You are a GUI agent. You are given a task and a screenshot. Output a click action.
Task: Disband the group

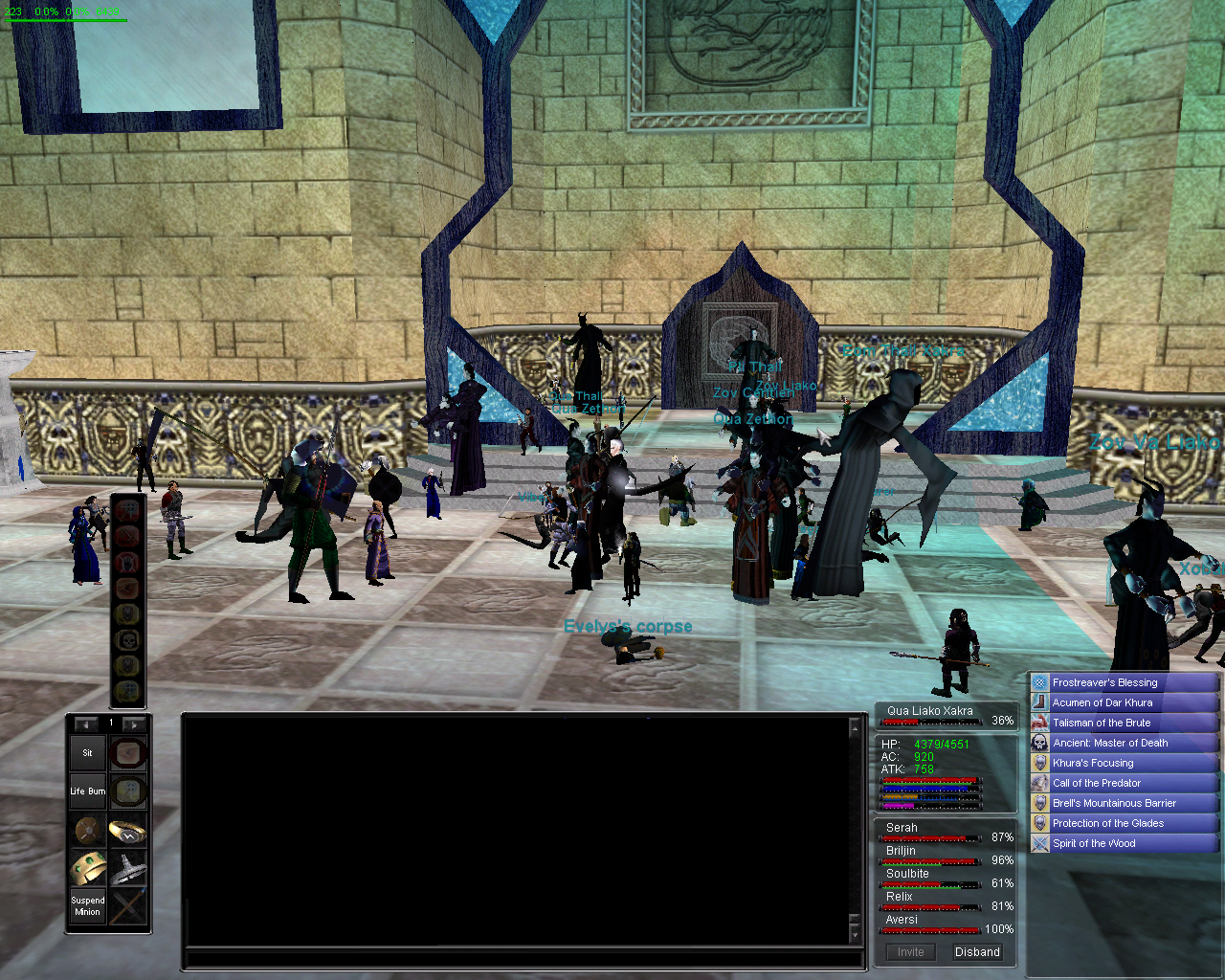pyautogui.click(x=977, y=952)
